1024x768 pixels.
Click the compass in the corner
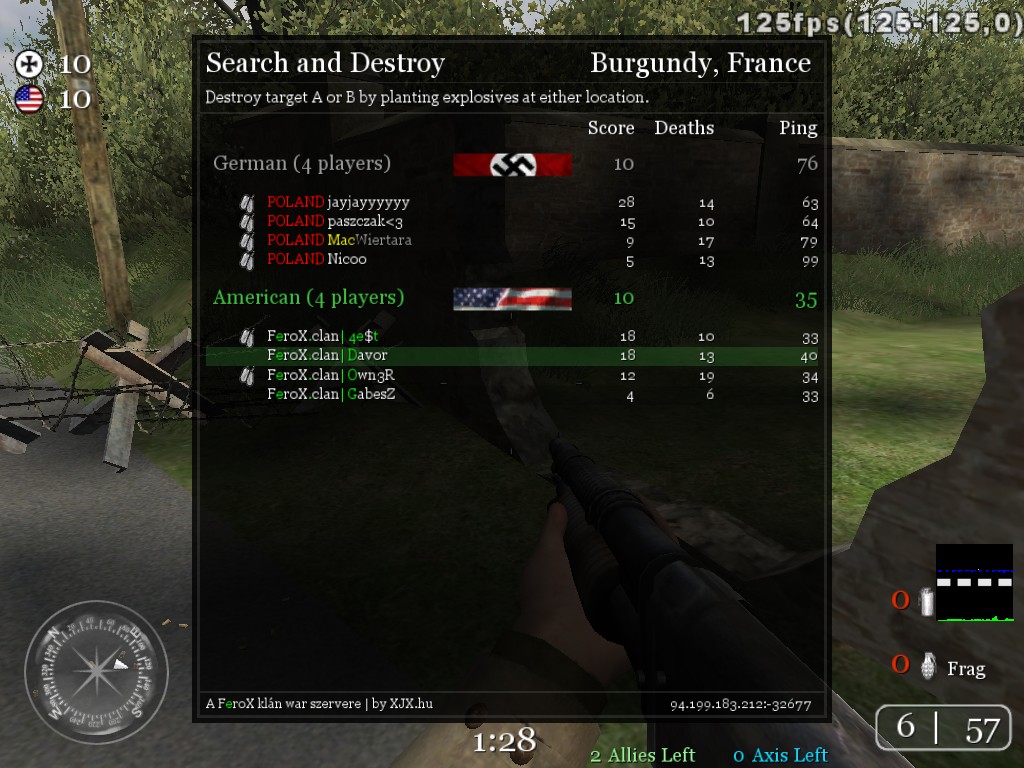coord(96,672)
